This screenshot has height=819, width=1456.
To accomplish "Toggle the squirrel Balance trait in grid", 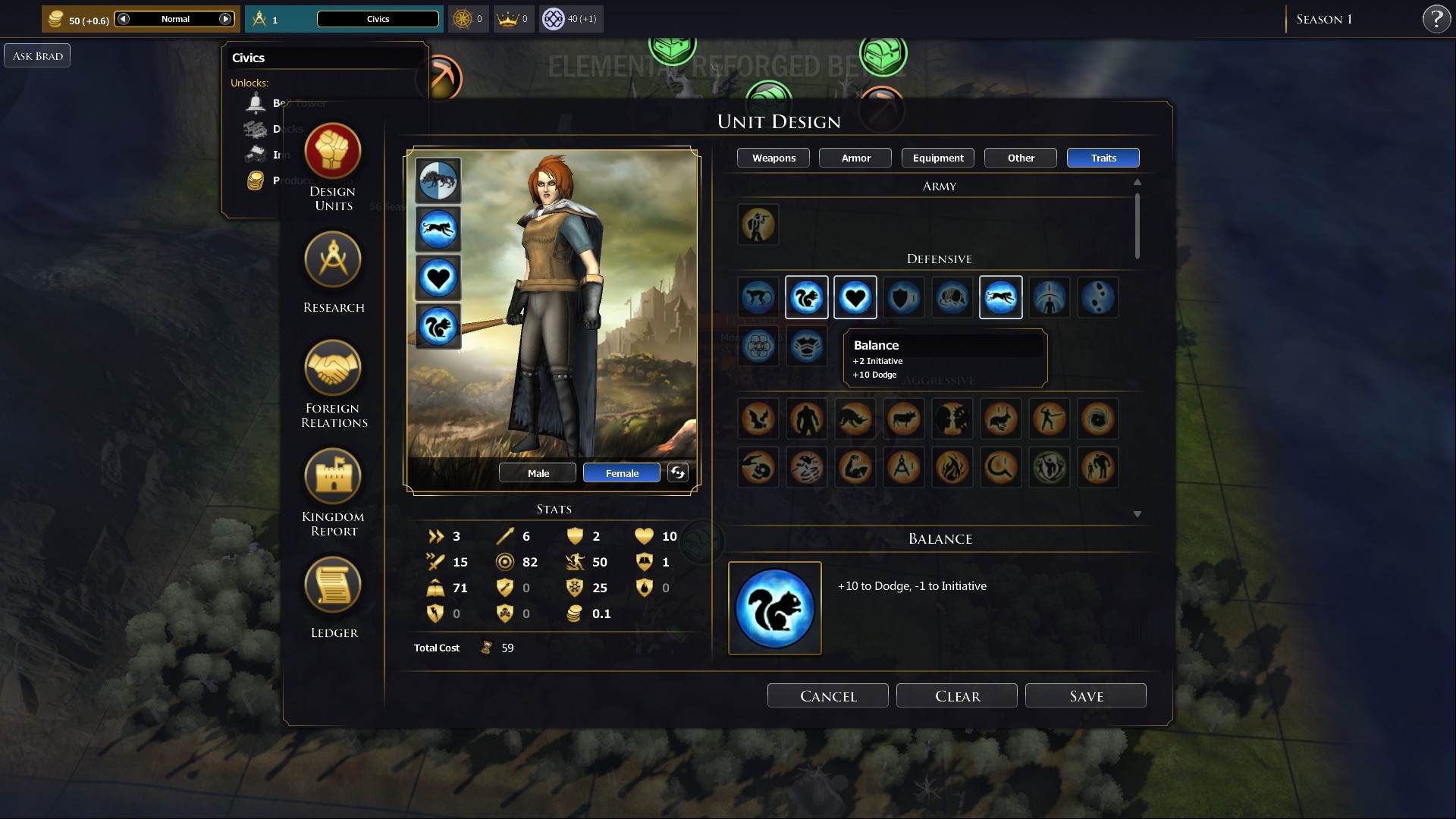I will (x=806, y=297).
